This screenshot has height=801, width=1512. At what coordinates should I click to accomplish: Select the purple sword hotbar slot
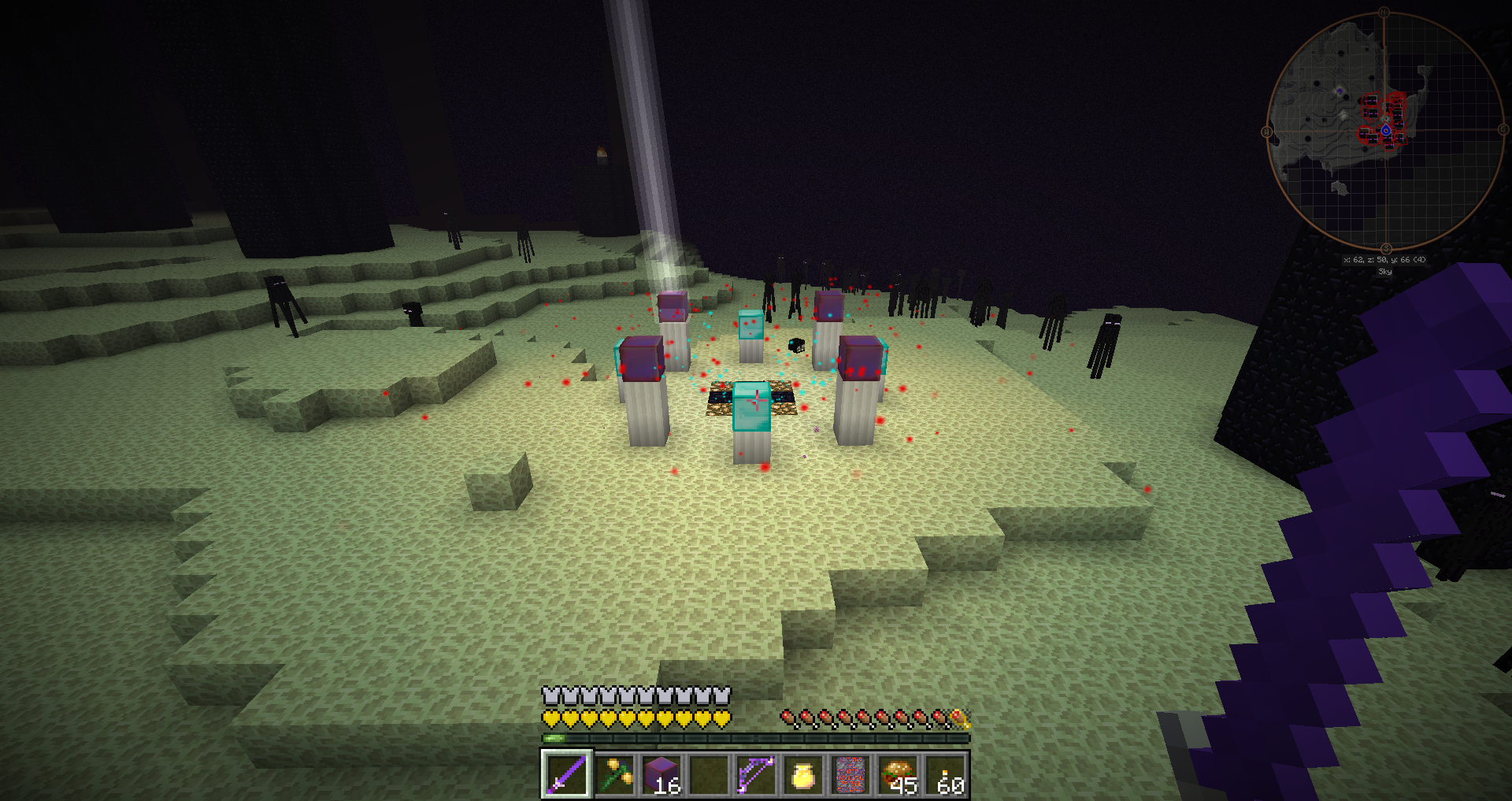[566, 773]
